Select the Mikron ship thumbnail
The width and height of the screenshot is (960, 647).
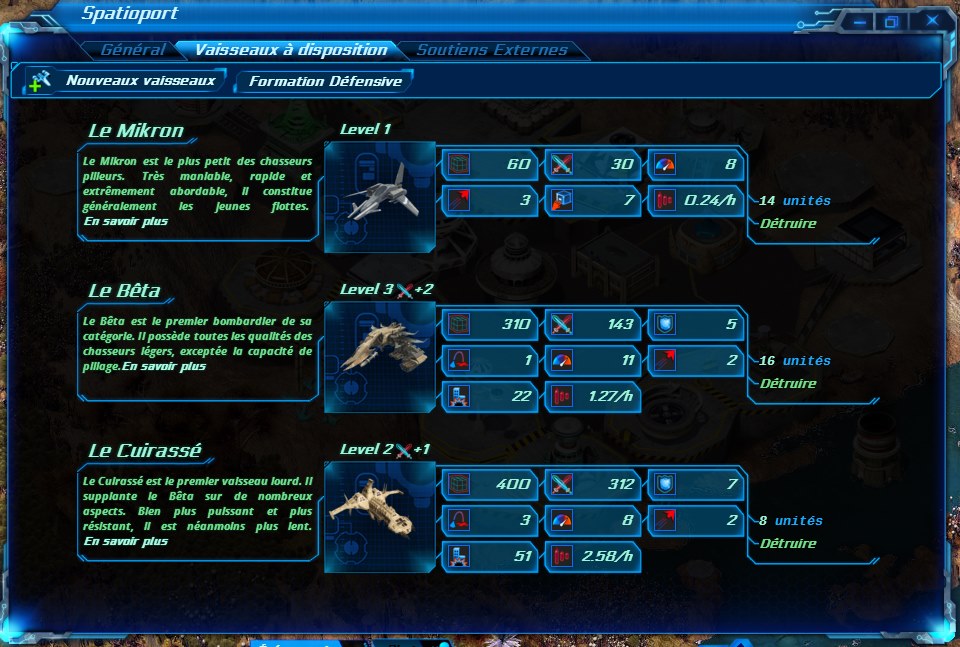click(380, 196)
